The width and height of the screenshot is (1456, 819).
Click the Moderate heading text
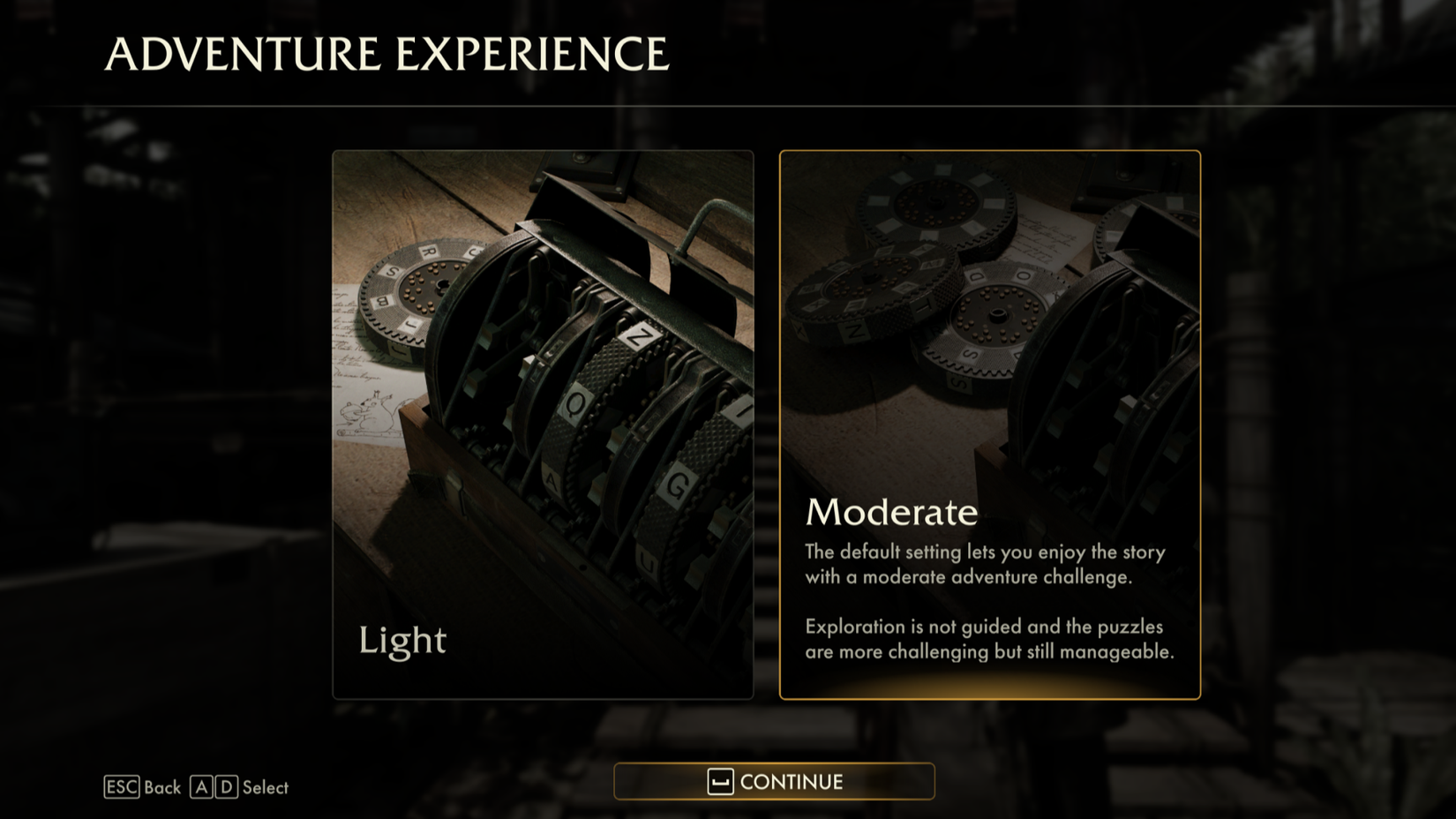[889, 512]
